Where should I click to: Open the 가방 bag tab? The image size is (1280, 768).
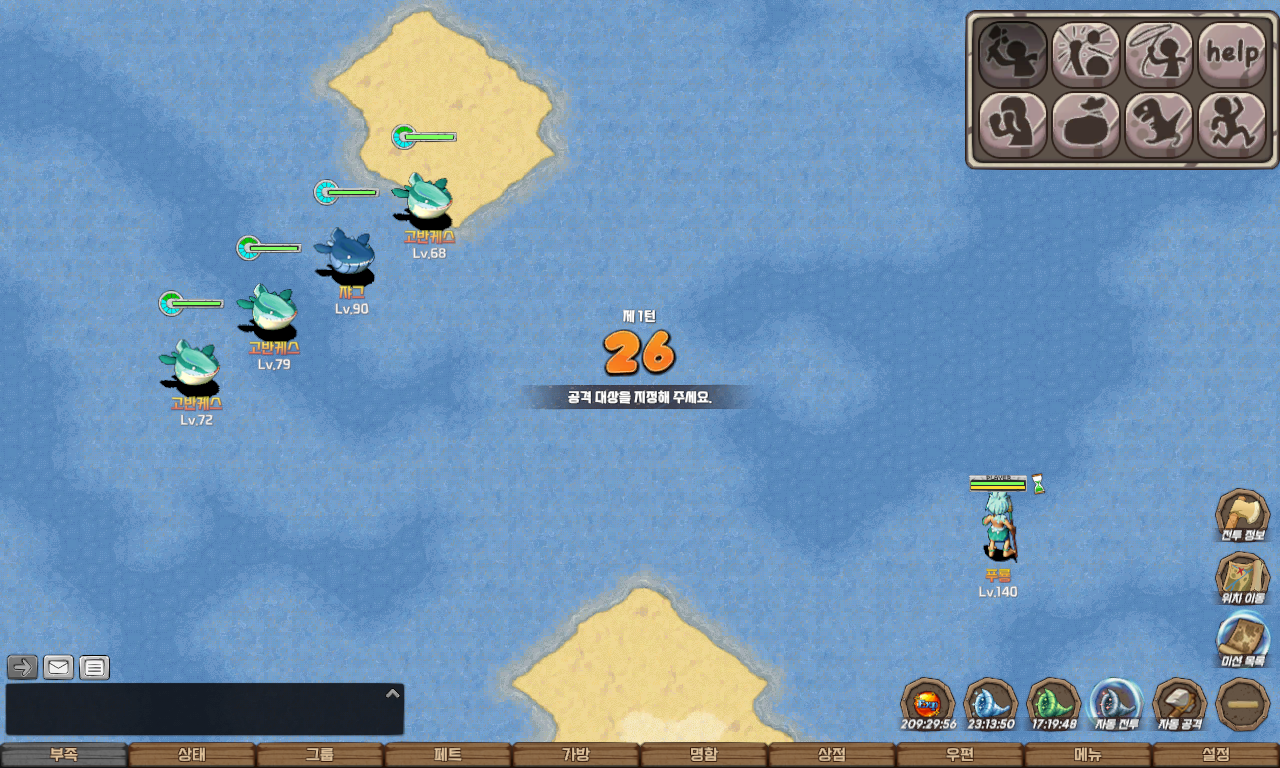pyautogui.click(x=576, y=755)
